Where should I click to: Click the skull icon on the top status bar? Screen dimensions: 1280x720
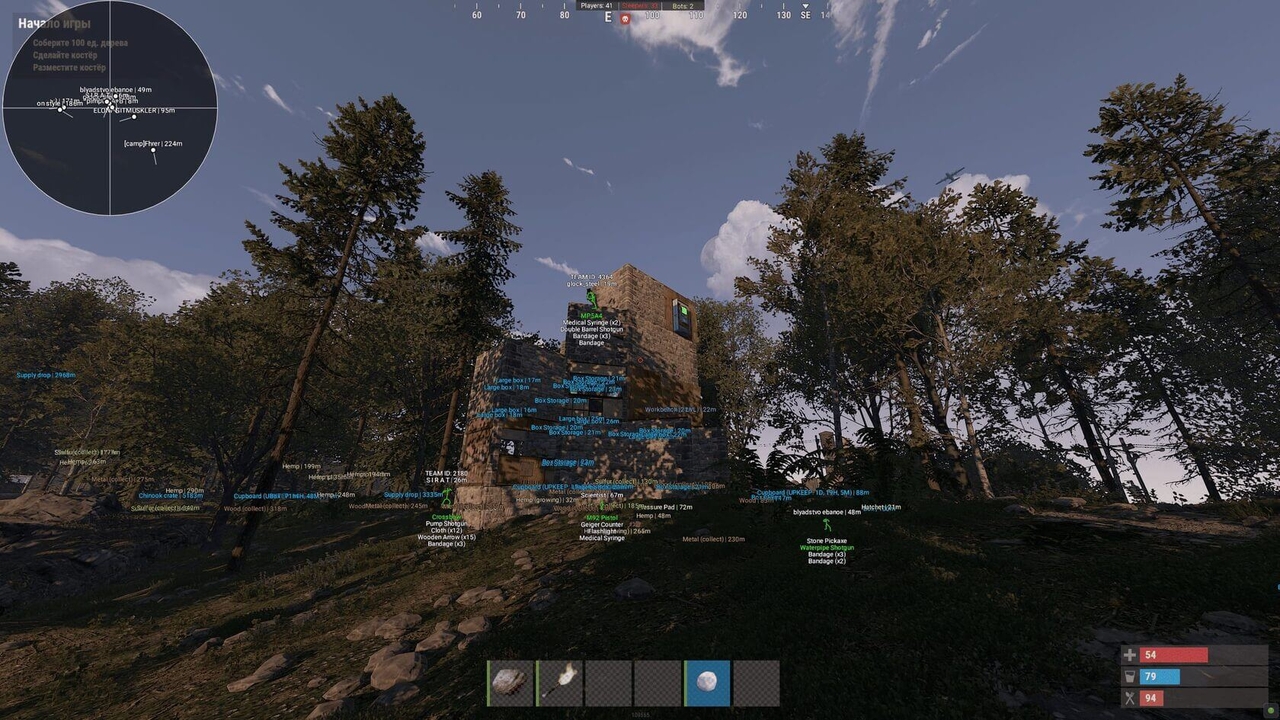(x=624, y=17)
